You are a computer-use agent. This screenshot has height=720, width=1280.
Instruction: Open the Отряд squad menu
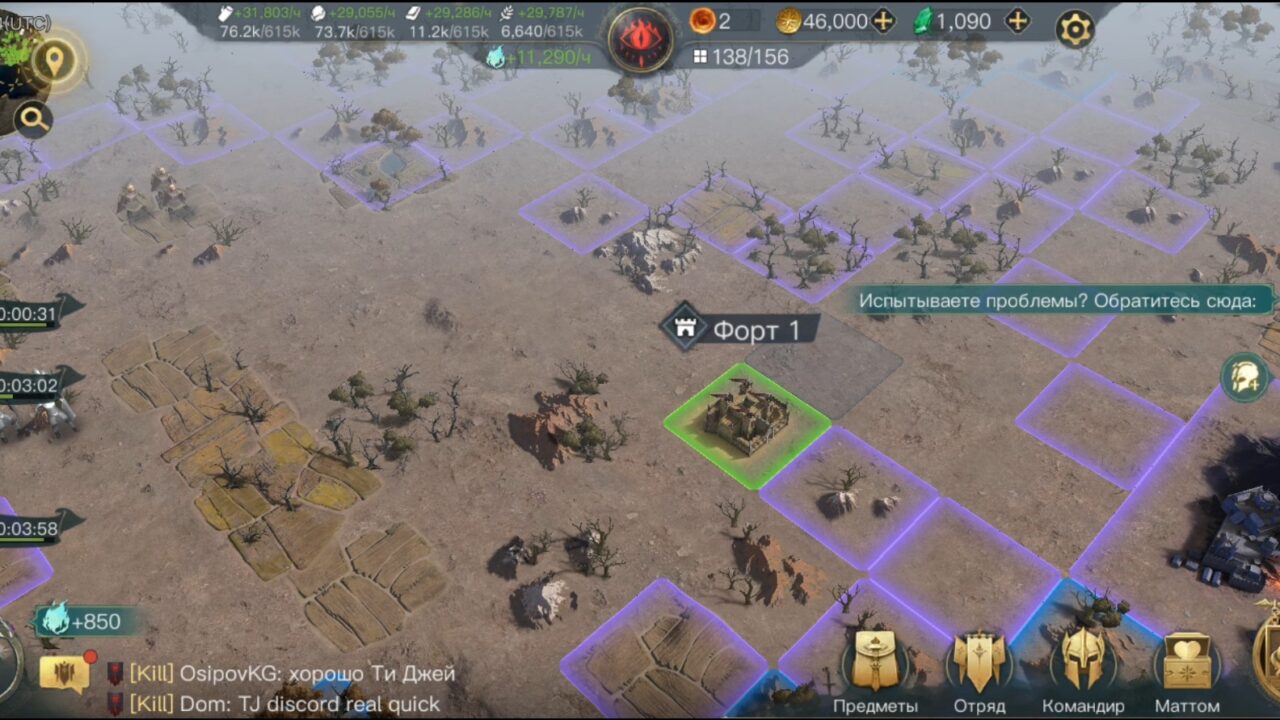coord(979,668)
